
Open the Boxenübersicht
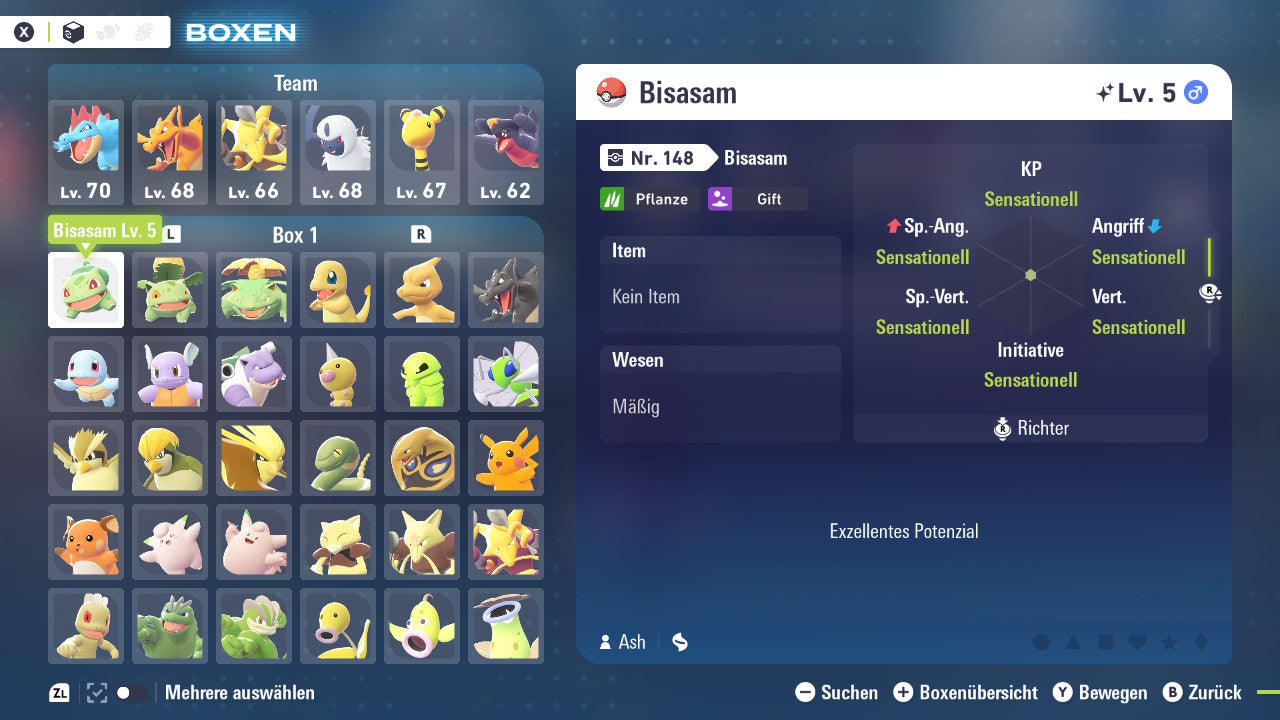click(965, 692)
